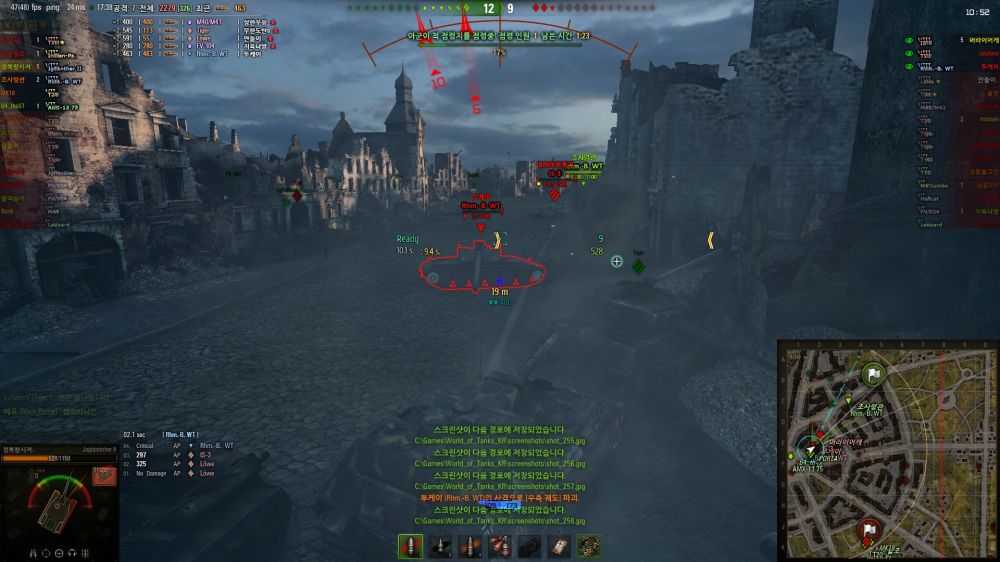Choose the third shell in the hotbar
The image size is (1000, 562).
[x=470, y=546]
